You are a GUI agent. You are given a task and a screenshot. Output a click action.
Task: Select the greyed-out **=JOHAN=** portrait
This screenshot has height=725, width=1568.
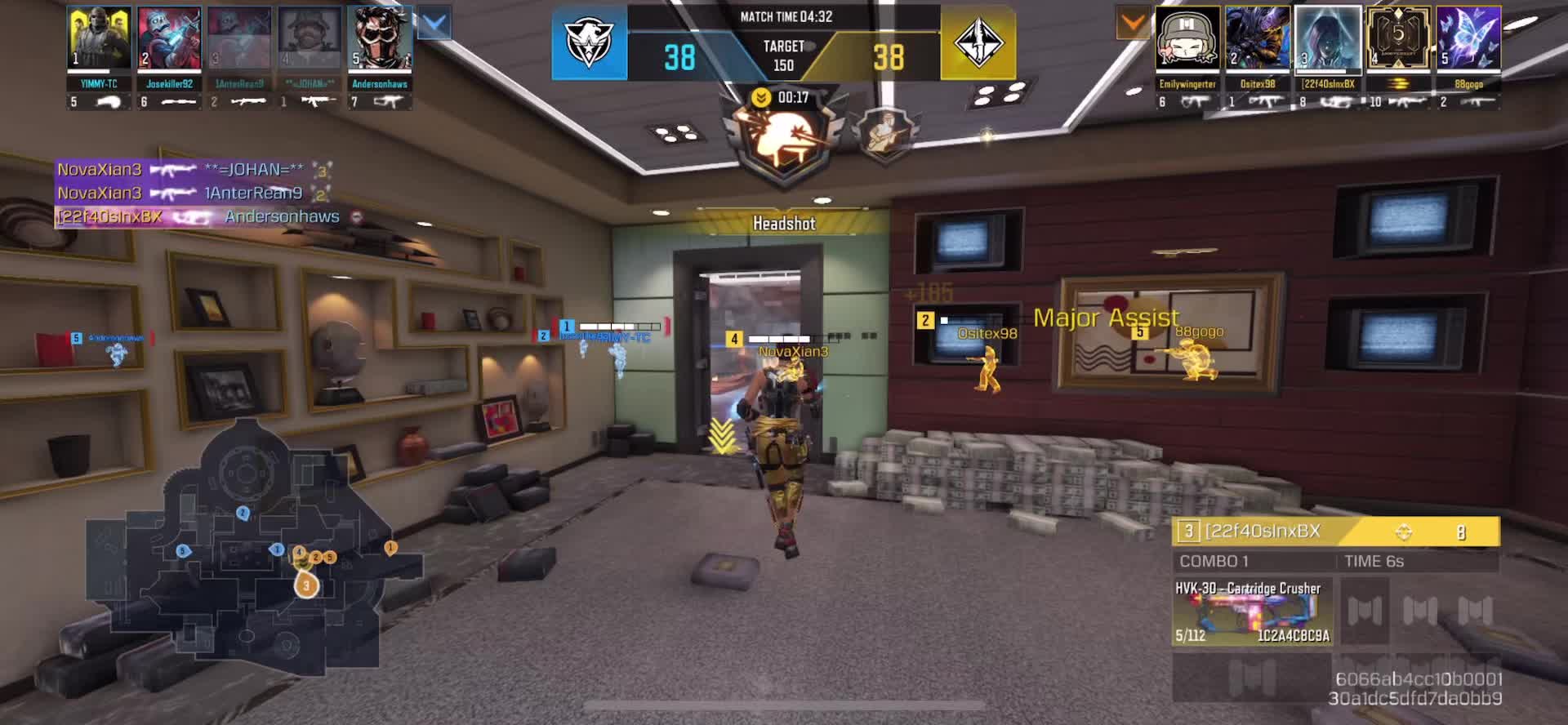[310, 38]
